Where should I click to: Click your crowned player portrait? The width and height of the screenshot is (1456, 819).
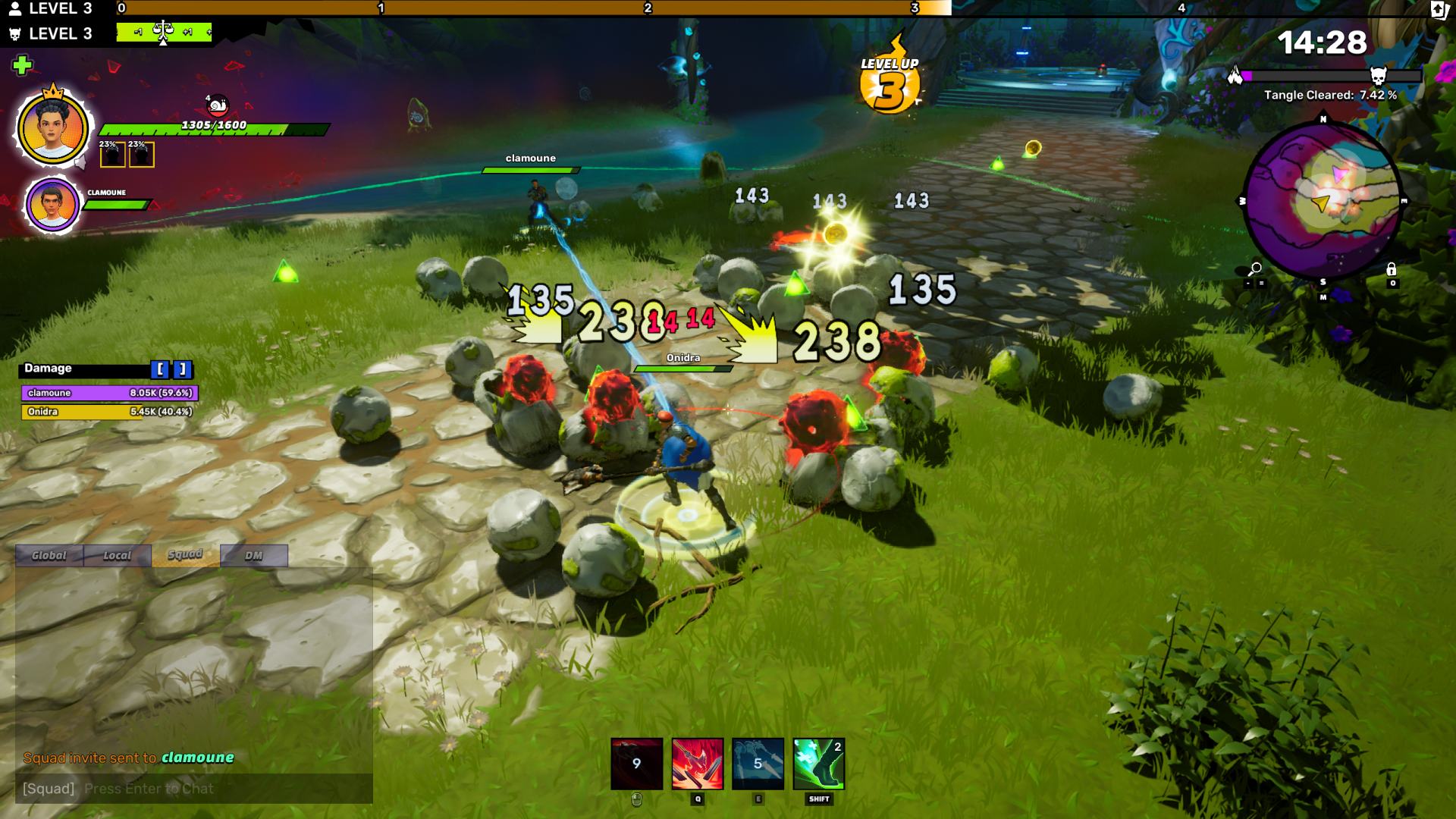click(x=52, y=127)
